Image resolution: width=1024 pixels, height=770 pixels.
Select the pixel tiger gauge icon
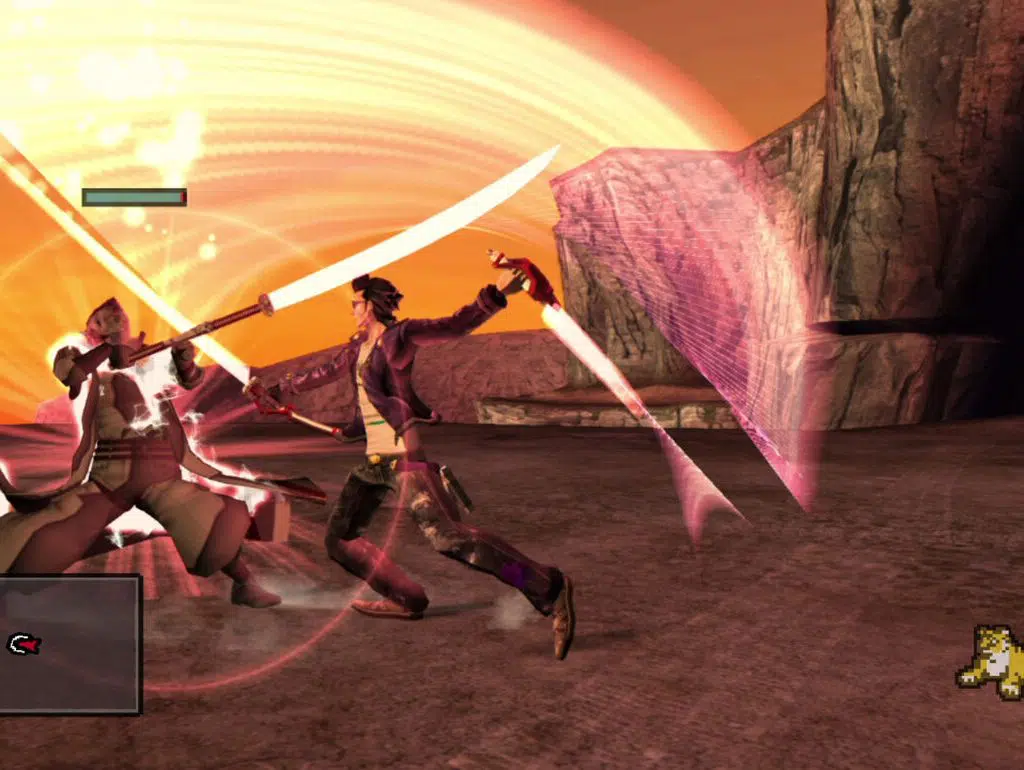(989, 661)
